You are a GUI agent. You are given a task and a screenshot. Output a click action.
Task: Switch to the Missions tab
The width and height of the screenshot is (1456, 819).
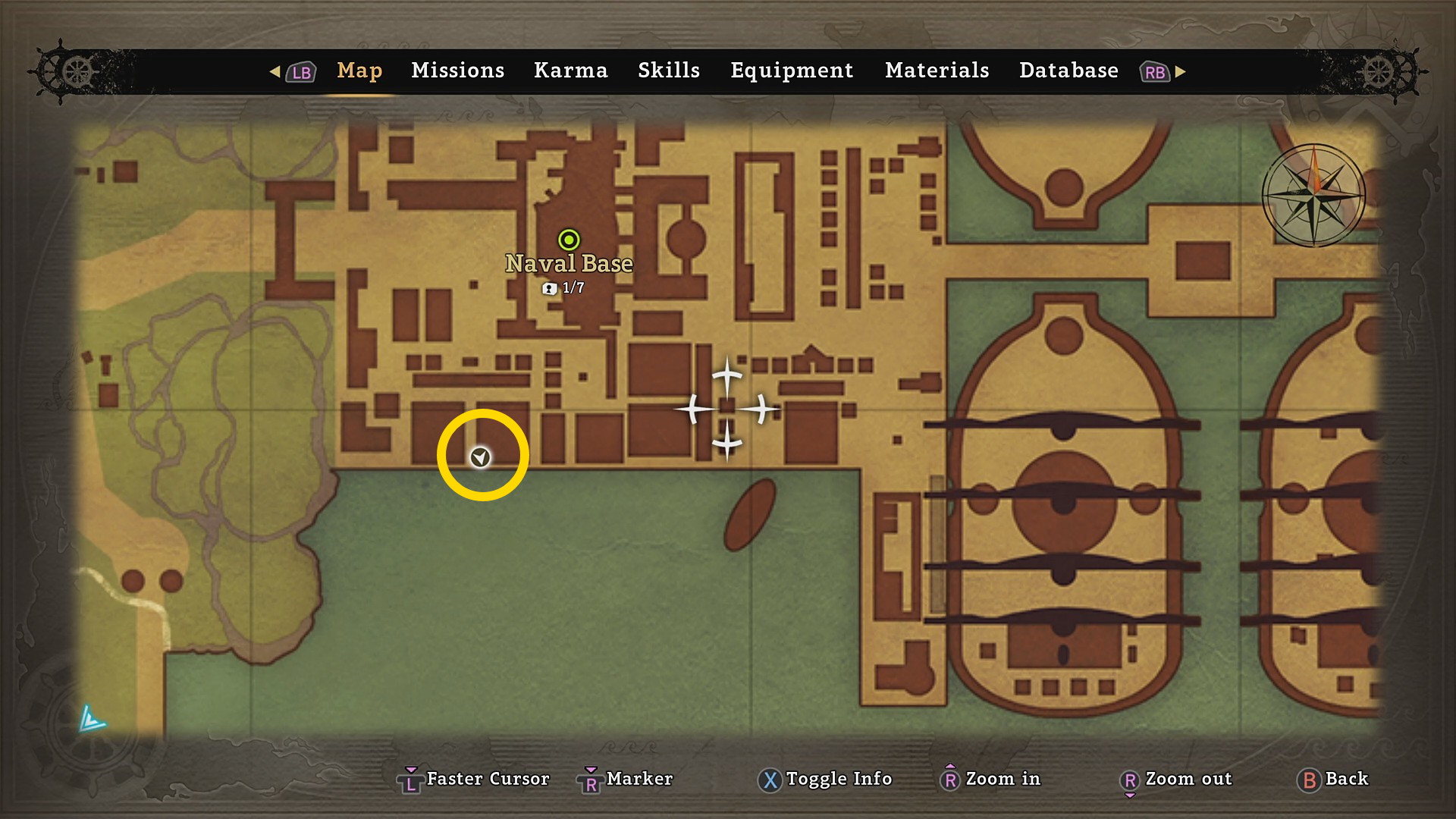tap(457, 71)
